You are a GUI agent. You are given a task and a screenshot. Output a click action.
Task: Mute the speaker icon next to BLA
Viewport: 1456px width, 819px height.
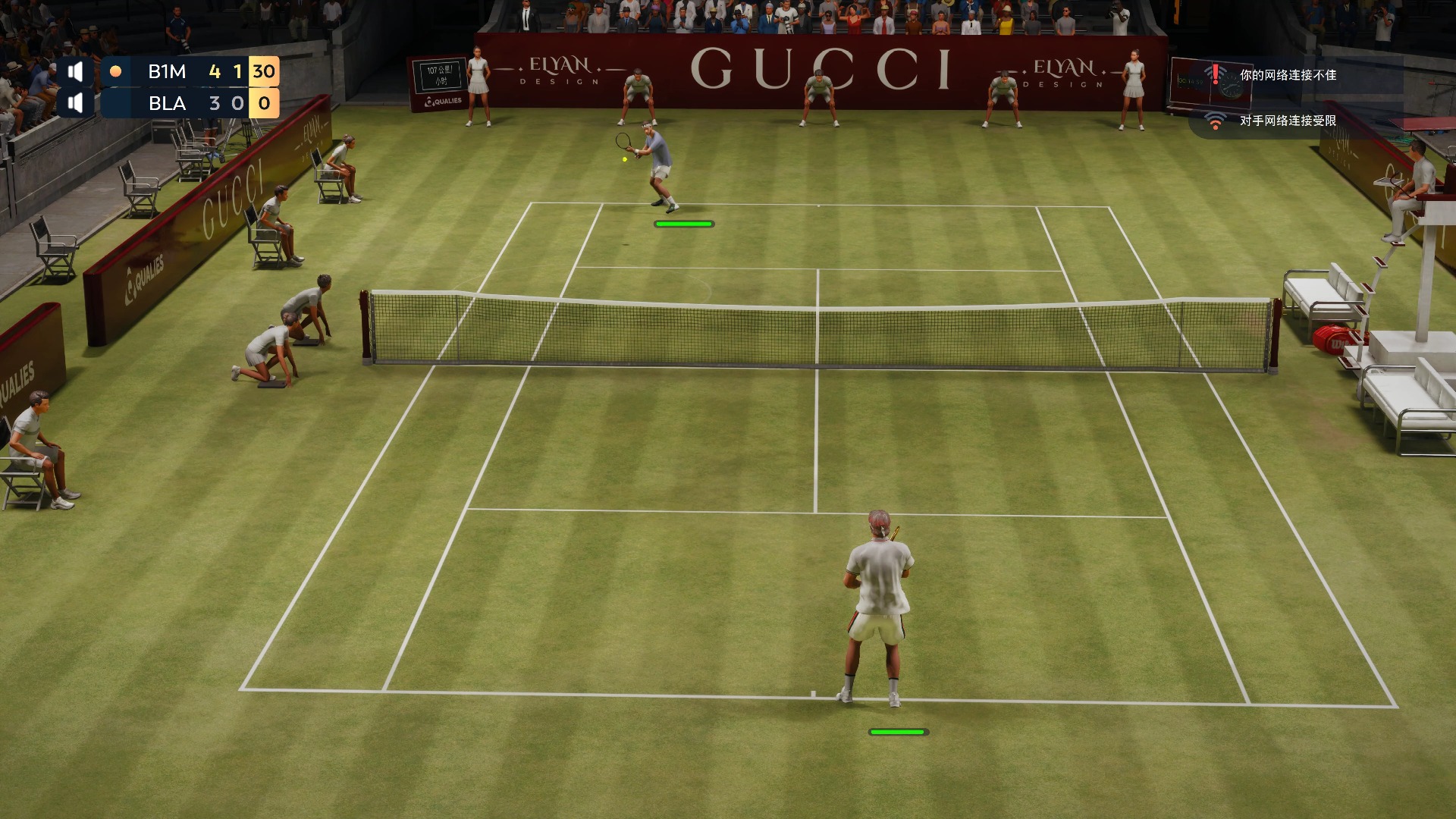click(x=75, y=103)
